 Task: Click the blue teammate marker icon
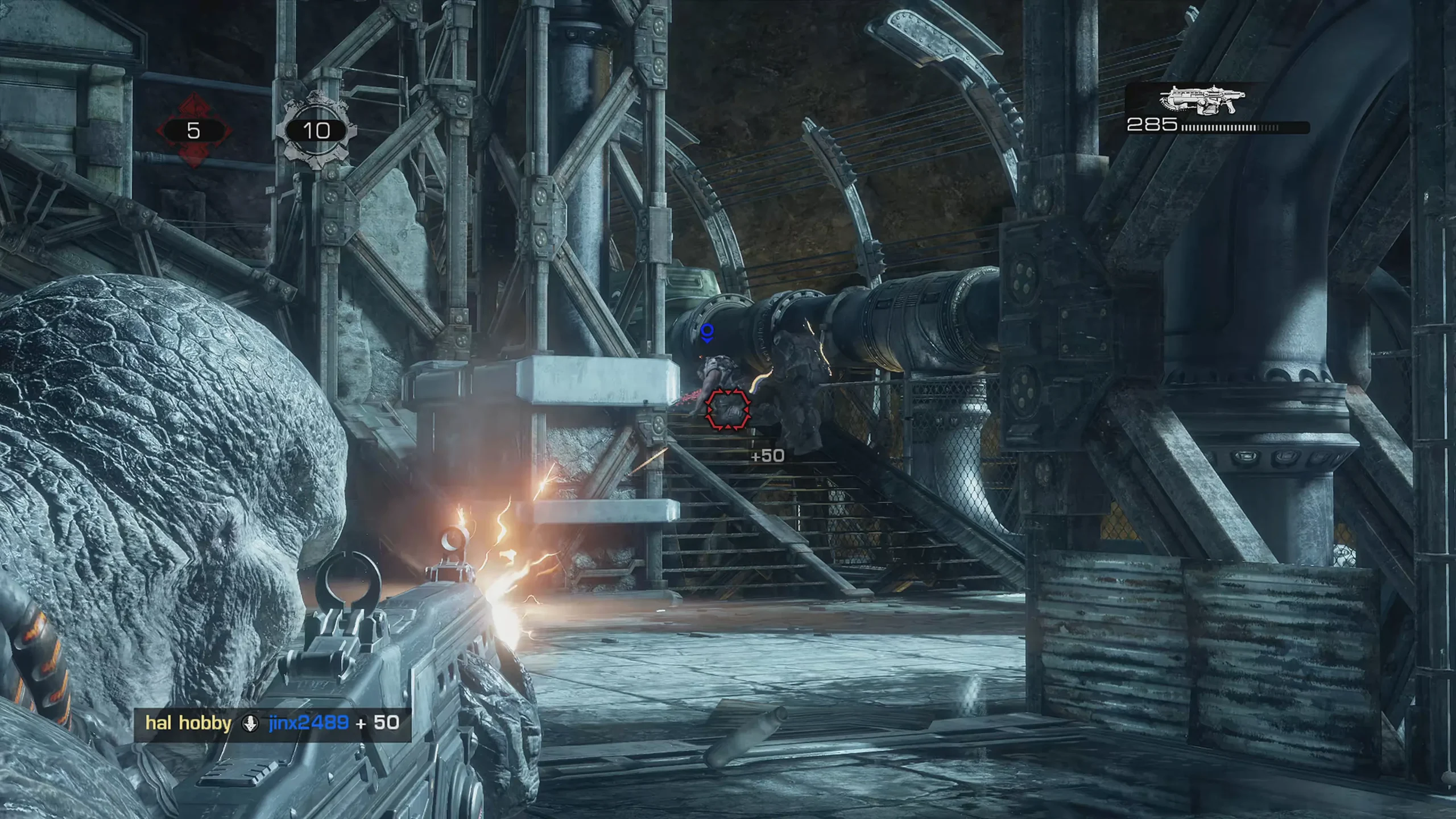(x=707, y=333)
